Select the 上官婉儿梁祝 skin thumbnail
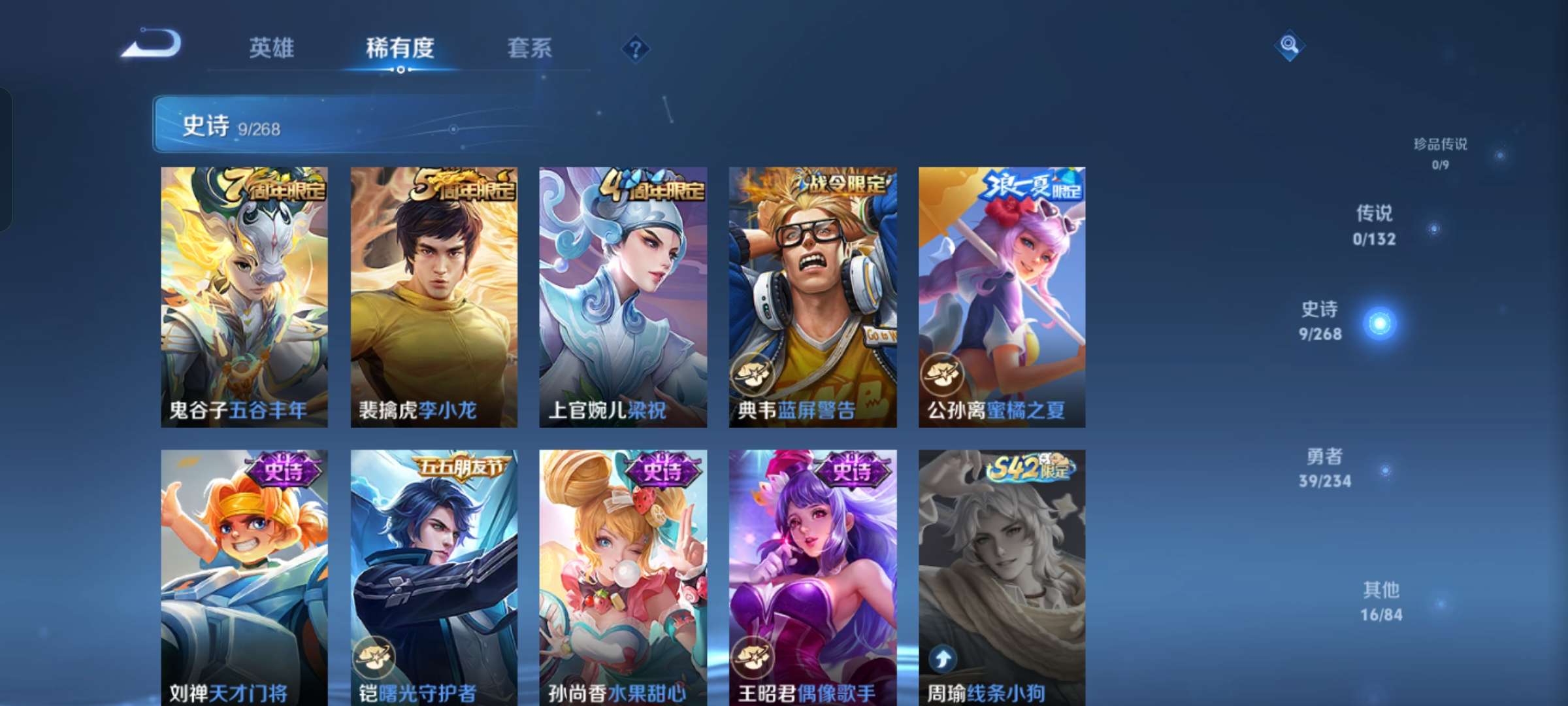Screen dimensions: 1568x706 622,294
